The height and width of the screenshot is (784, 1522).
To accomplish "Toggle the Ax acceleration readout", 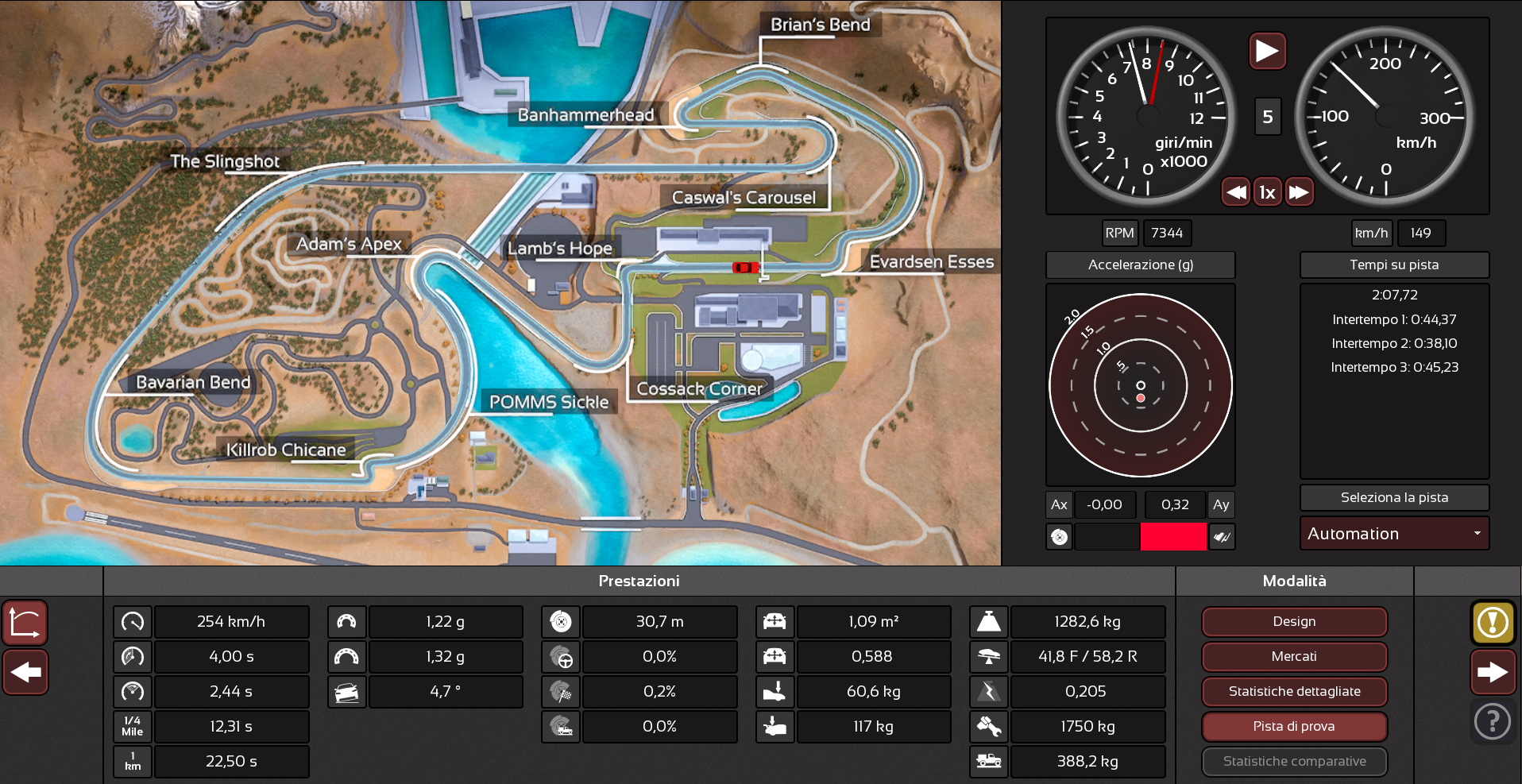I will coord(1059,504).
